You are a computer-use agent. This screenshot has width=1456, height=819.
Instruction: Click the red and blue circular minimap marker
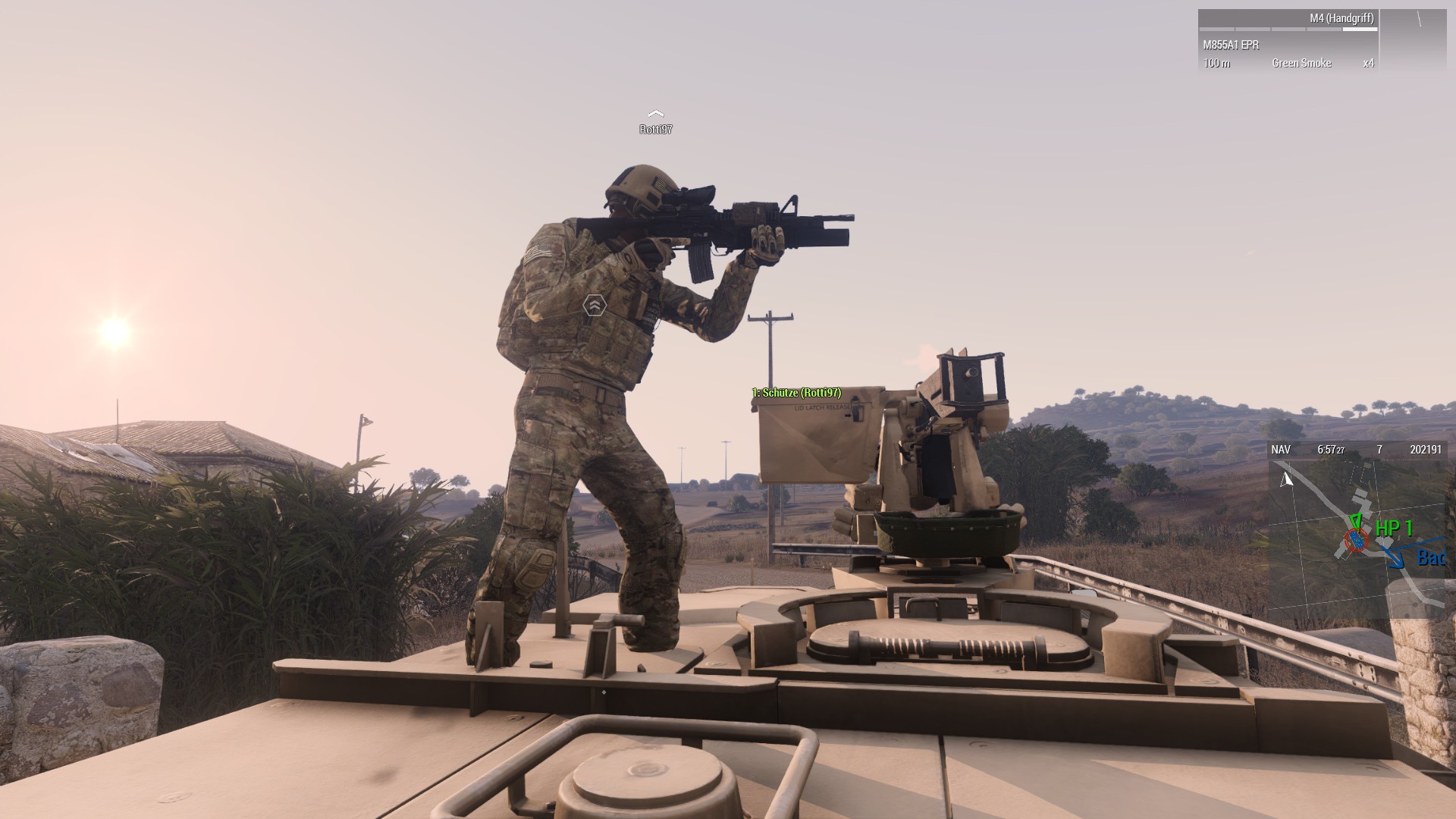pyautogui.click(x=1355, y=541)
